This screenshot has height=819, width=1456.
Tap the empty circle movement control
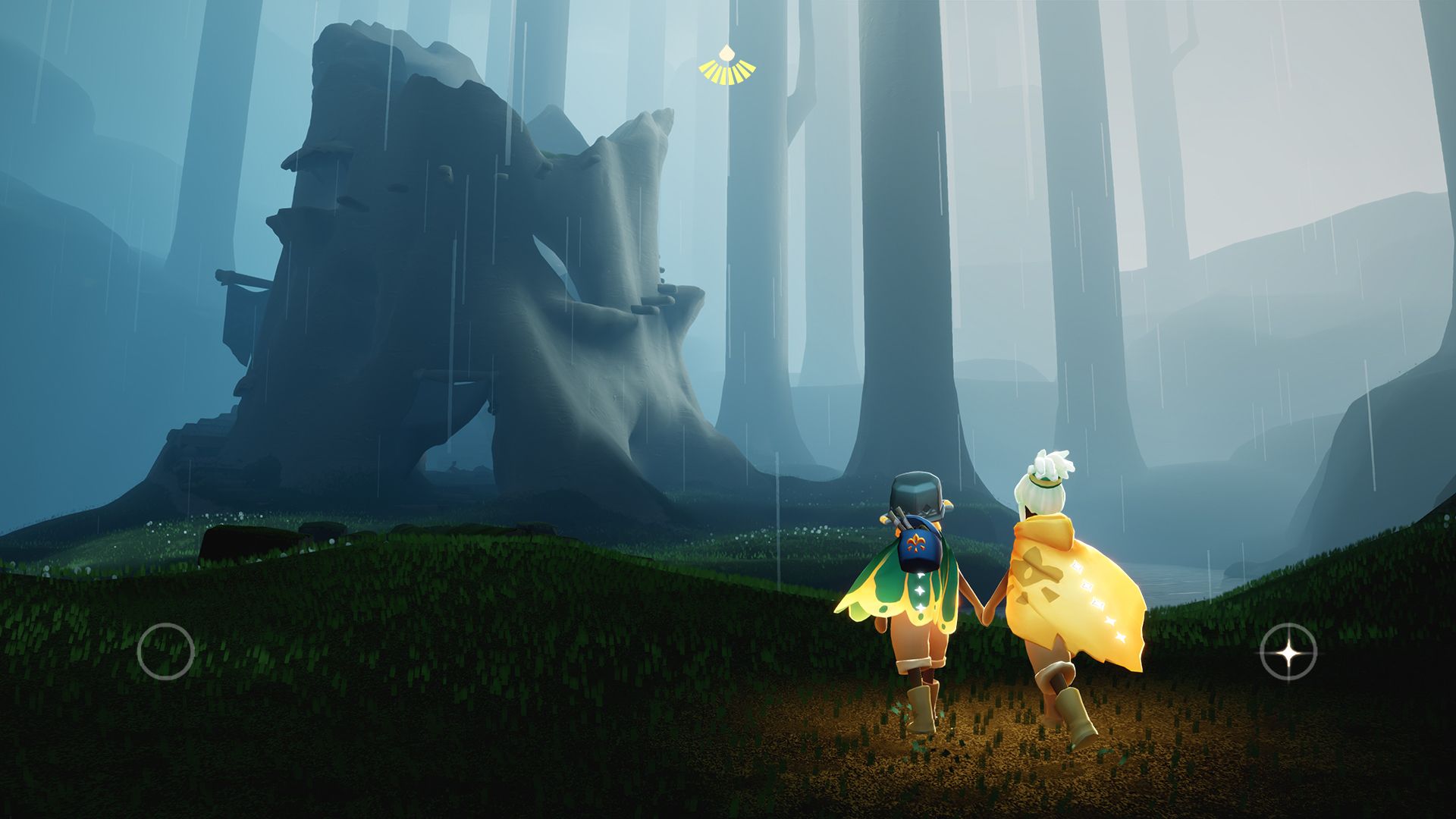point(165,651)
